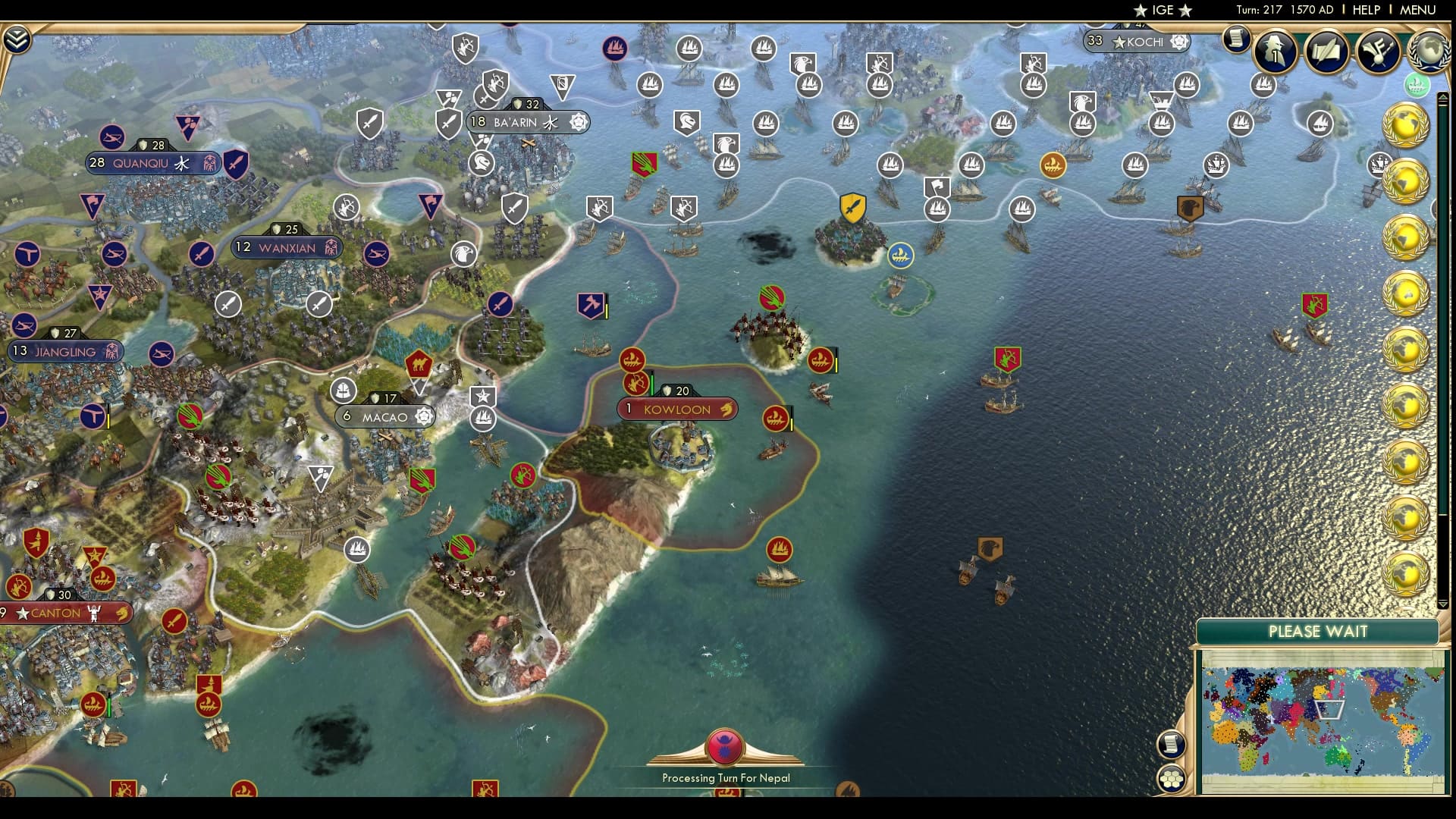Select the white star Great General icon near Macao
This screenshot has height=819, width=1456.
[483, 394]
